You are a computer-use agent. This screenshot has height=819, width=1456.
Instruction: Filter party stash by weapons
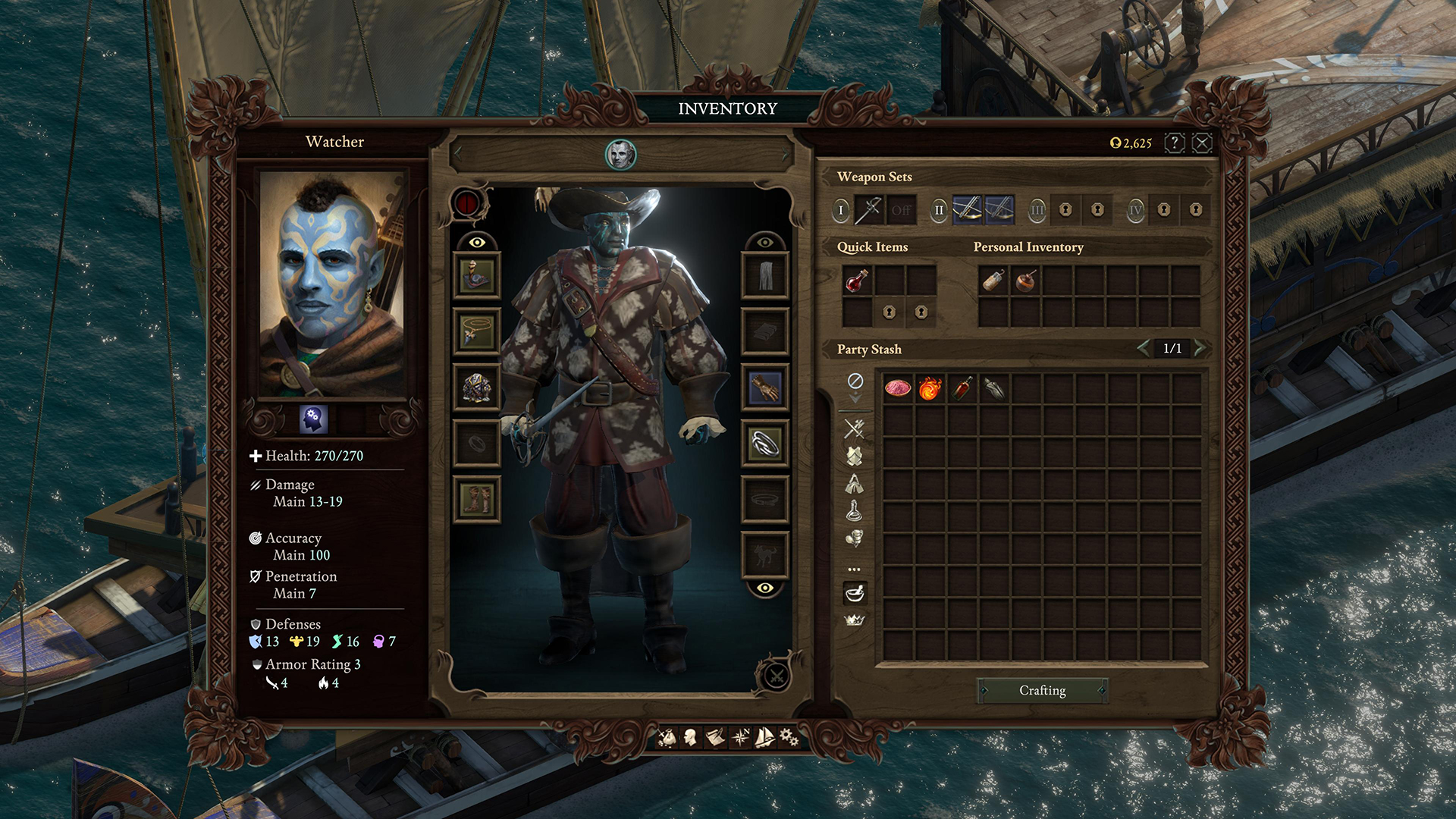click(855, 428)
